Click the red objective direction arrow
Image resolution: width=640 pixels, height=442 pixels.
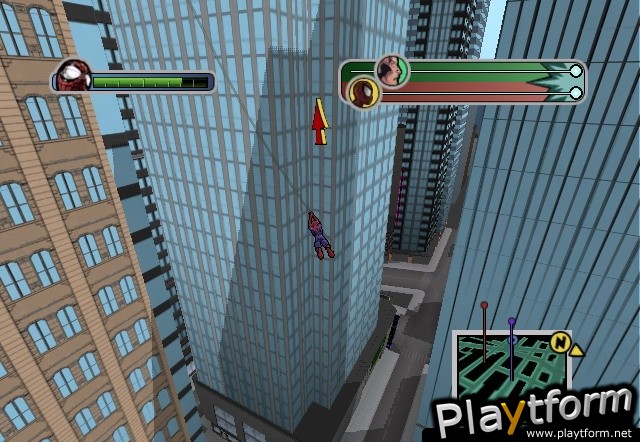click(x=320, y=122)
